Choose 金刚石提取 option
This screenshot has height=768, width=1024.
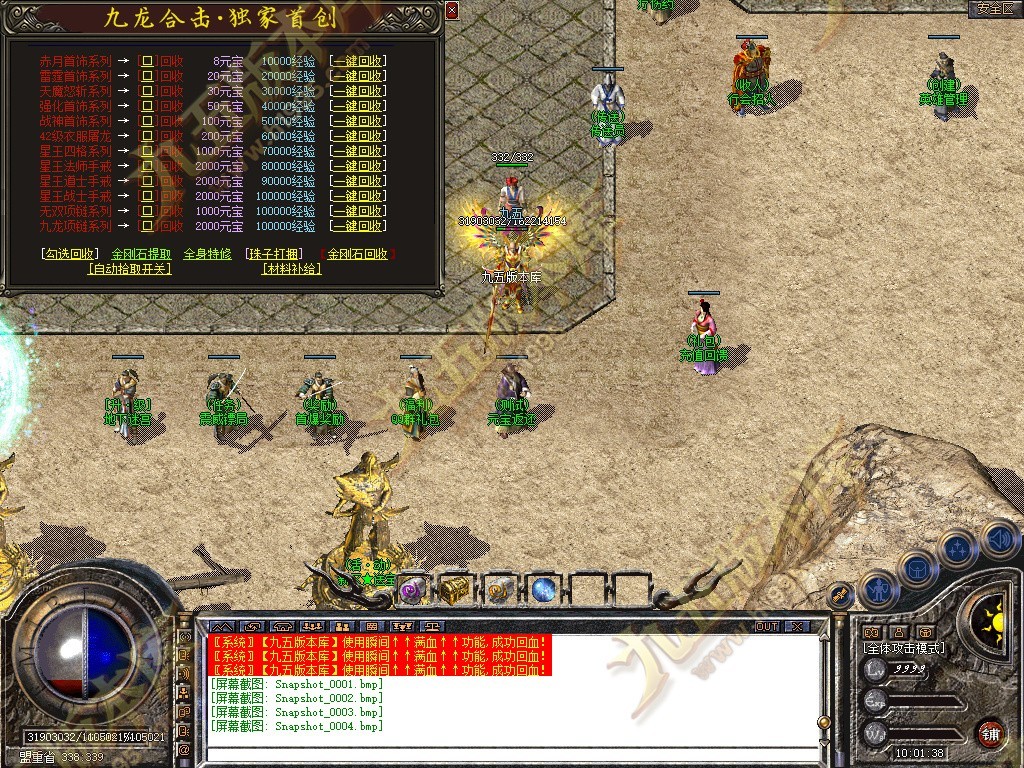[x=141, y=254]
